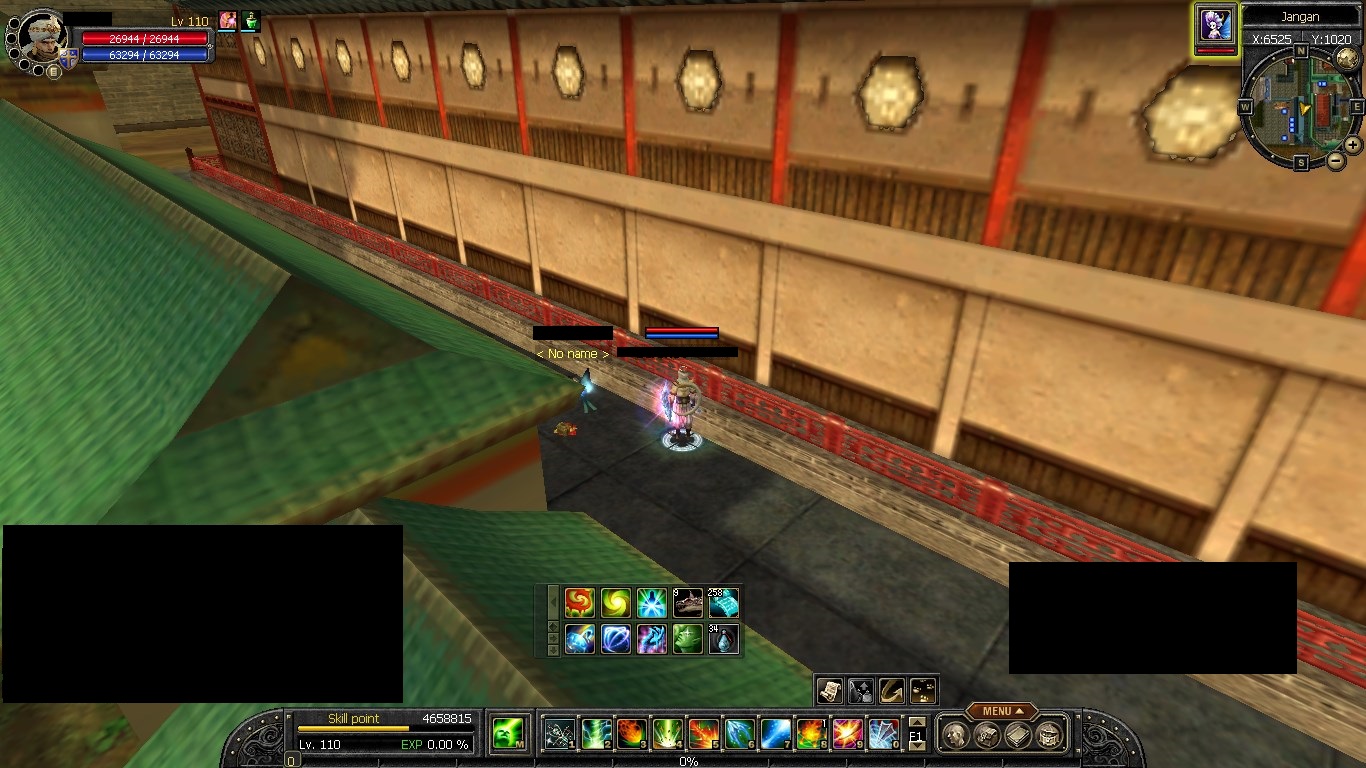Screen dimensions: 1366x768
Task: Click the green face icon marked M
Action: 509,734
